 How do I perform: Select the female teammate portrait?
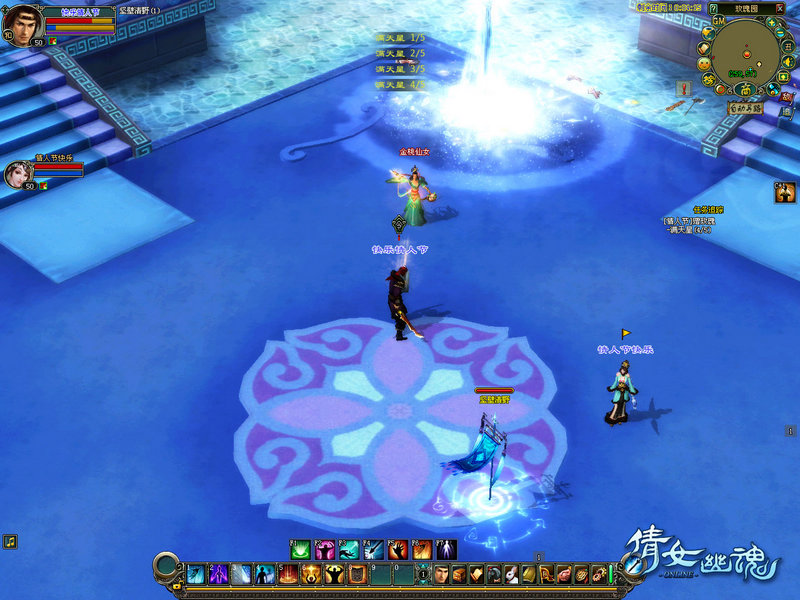tap(20, 174)
